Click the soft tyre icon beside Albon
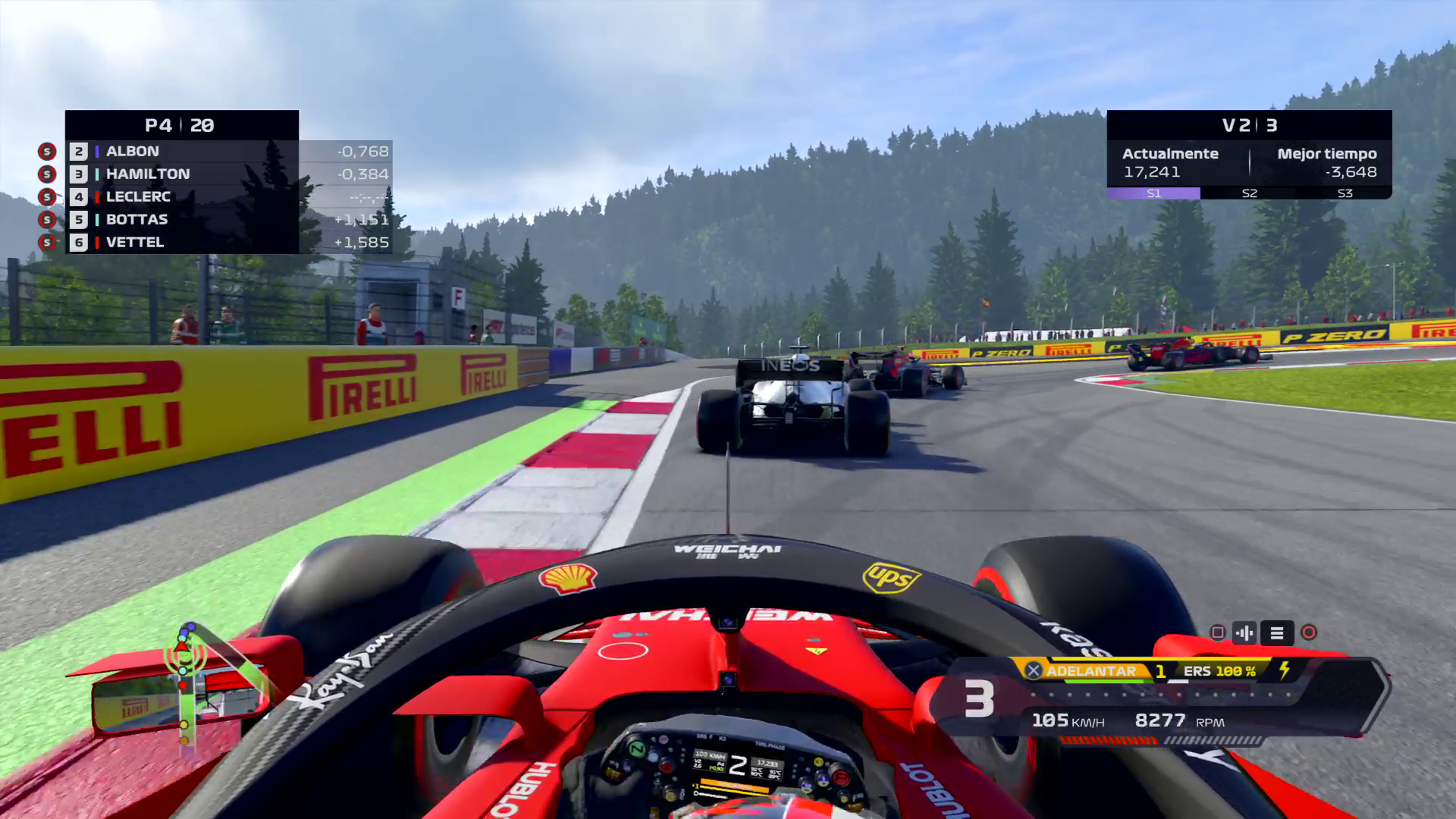The image size is (1456, 819). pos(47,152)
